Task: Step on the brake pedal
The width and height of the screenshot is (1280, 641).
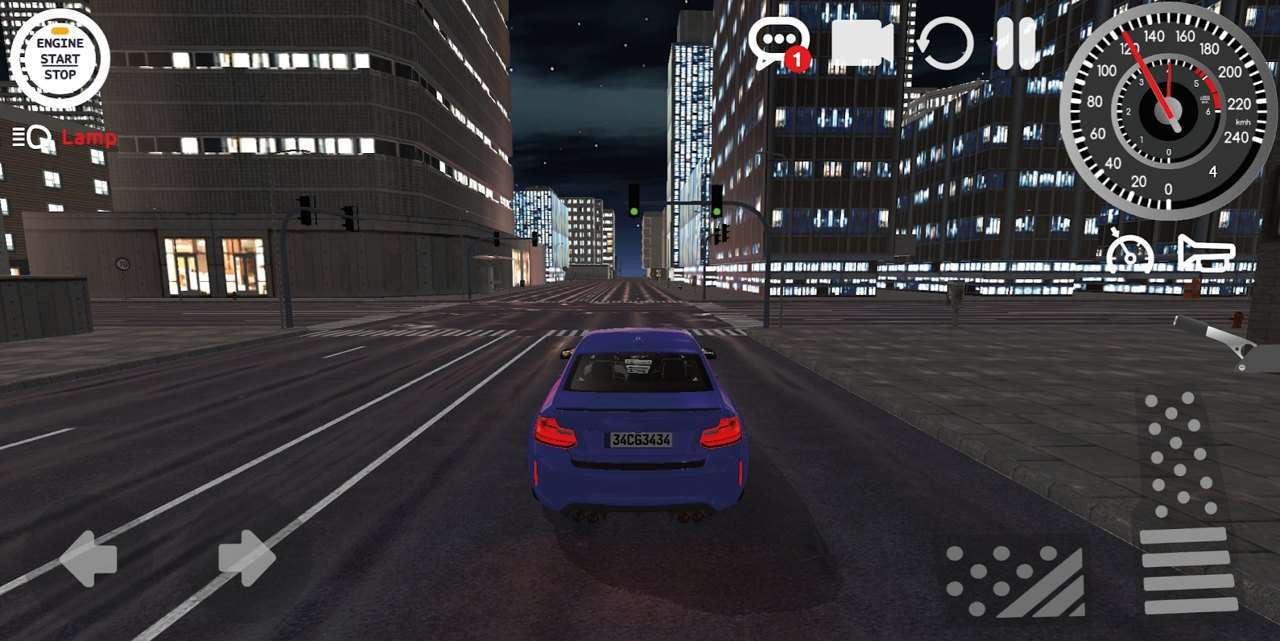Action: click(1015, 580)
